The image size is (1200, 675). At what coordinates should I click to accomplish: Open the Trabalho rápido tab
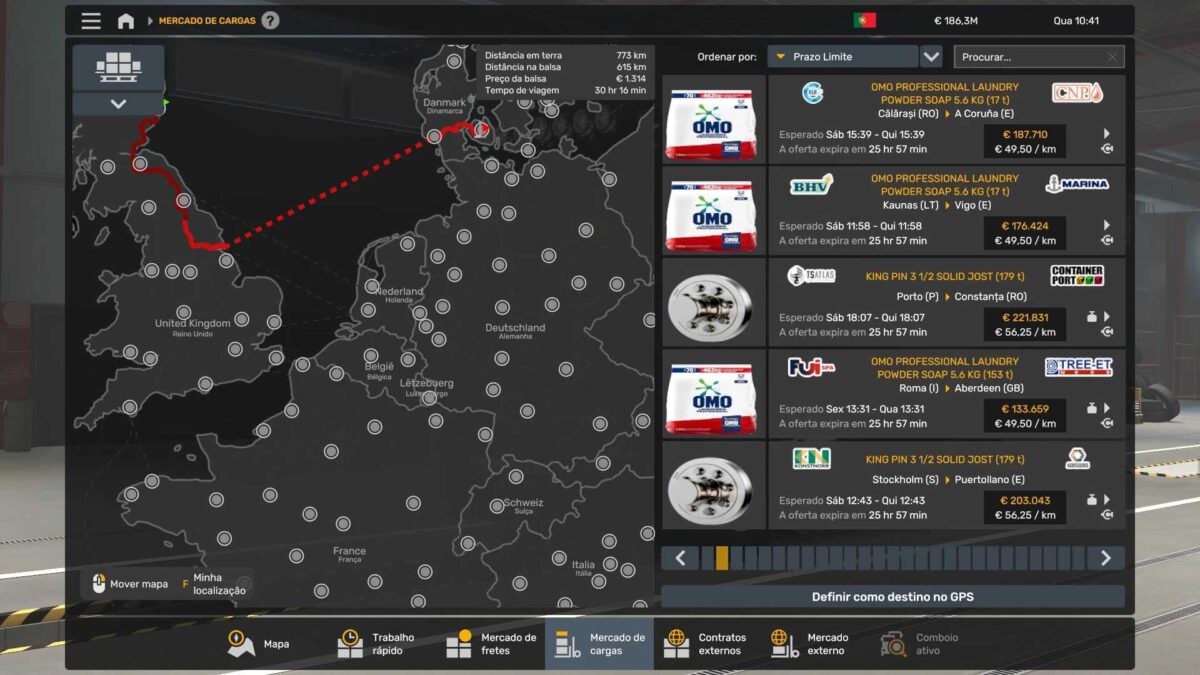(x=377, y=644)
